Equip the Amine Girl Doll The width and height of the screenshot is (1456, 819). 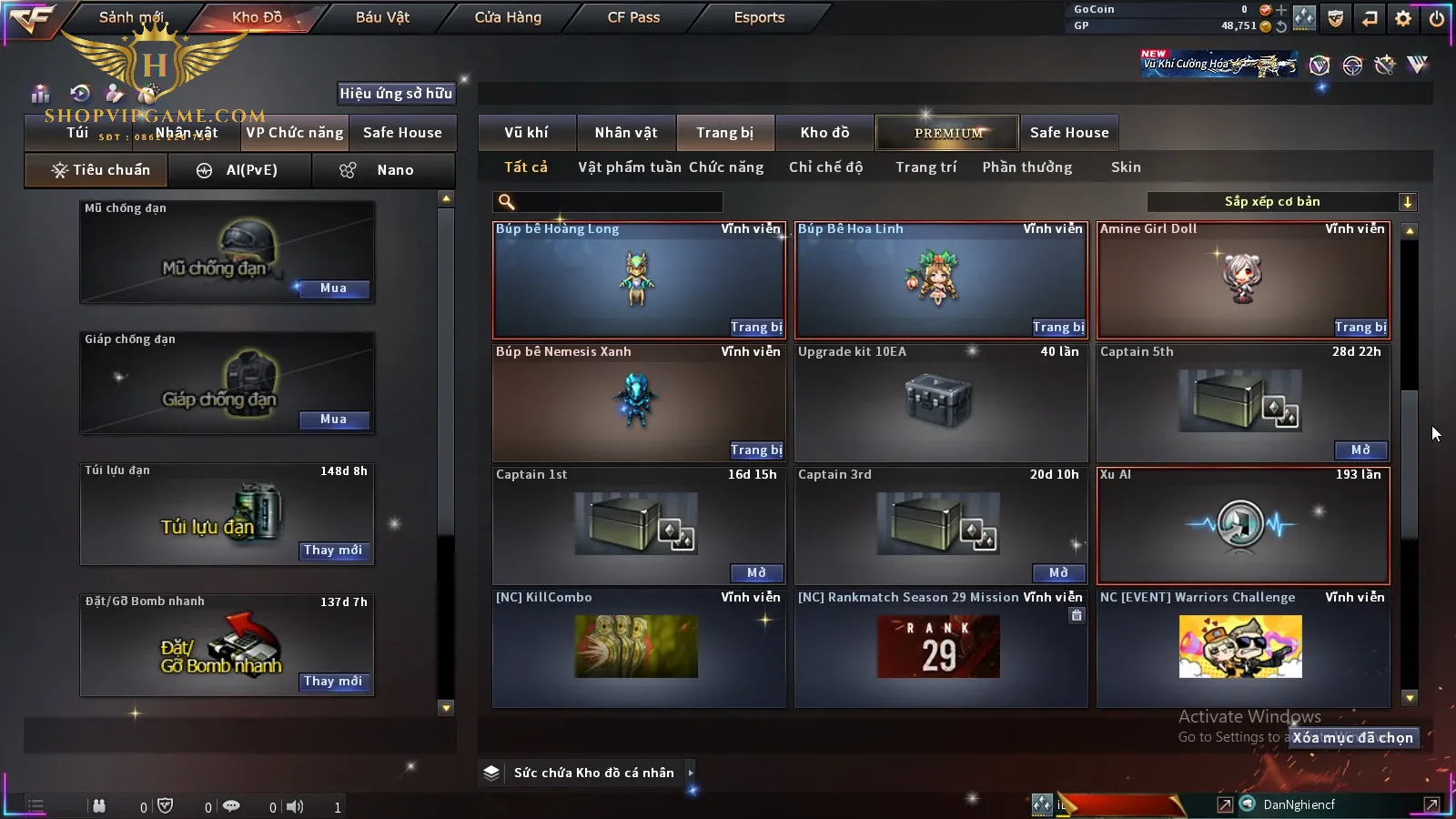(1360, 328)
